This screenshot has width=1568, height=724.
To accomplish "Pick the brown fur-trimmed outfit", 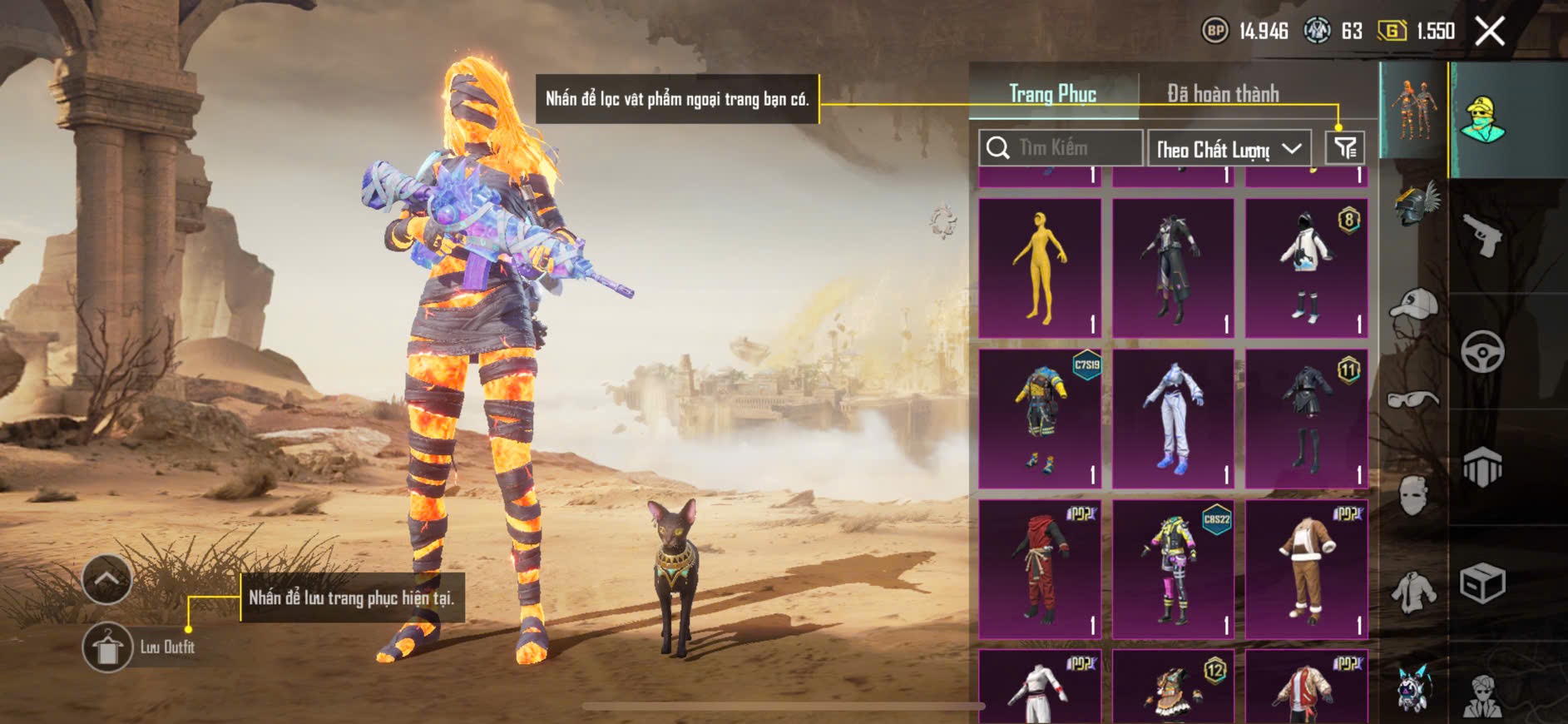I will [x=1306, y=569].
